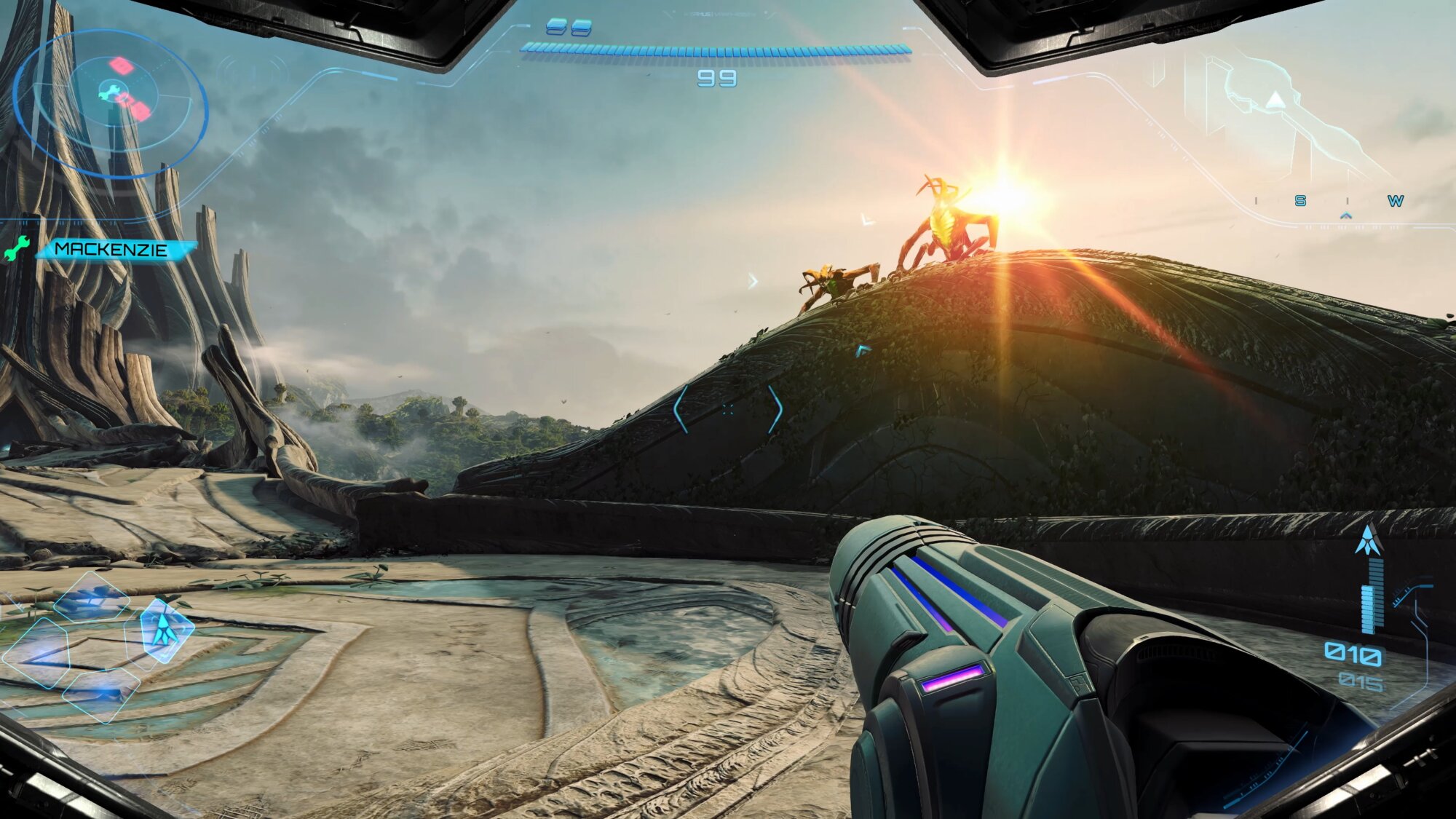The image size is (1456, 819).
Task: Open the area minimap hologram
Action: [1280, 116]
